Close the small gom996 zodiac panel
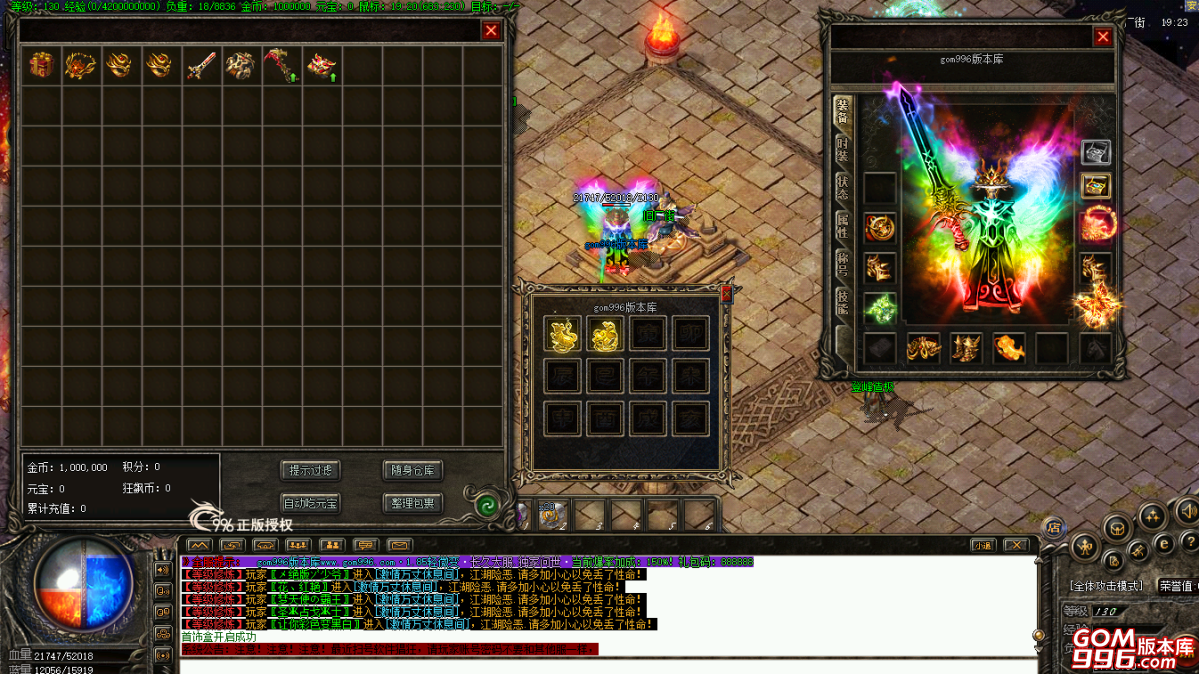This screenshot has height=674, width=1199. (726, 293)
